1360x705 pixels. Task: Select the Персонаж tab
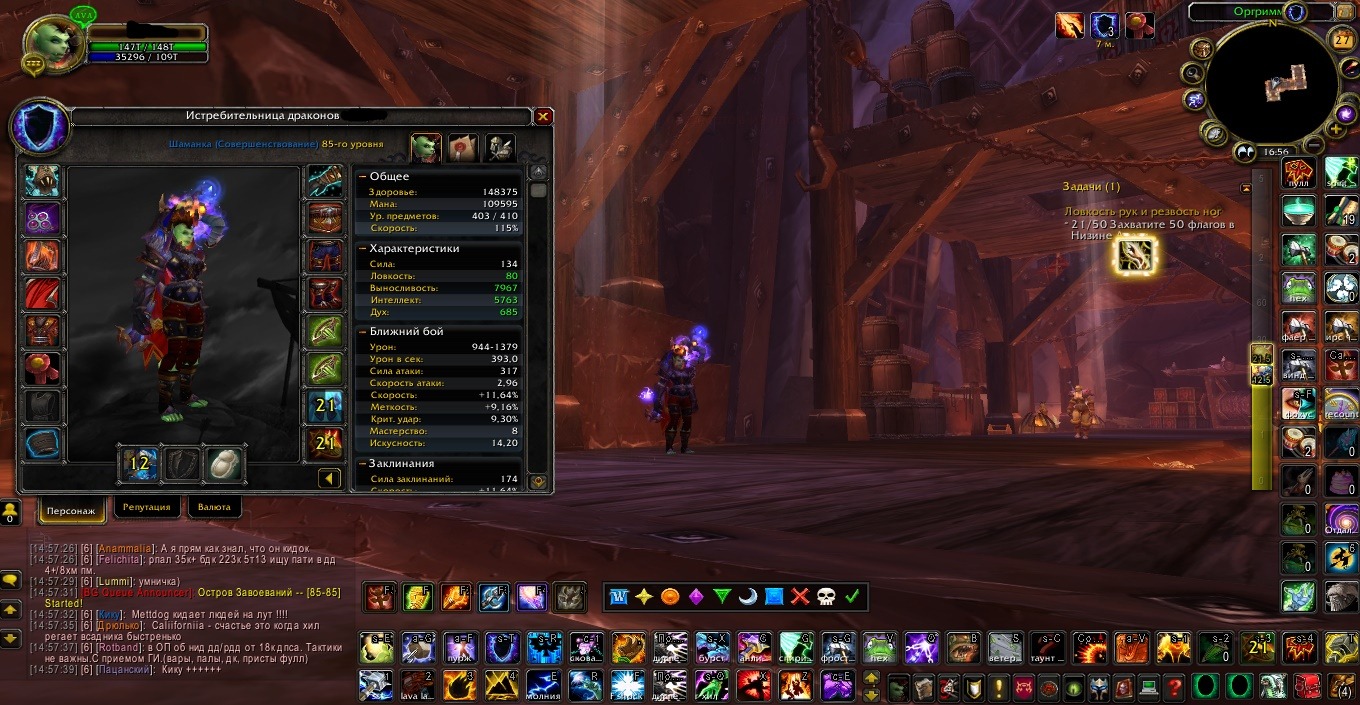[x=70, y=510]
